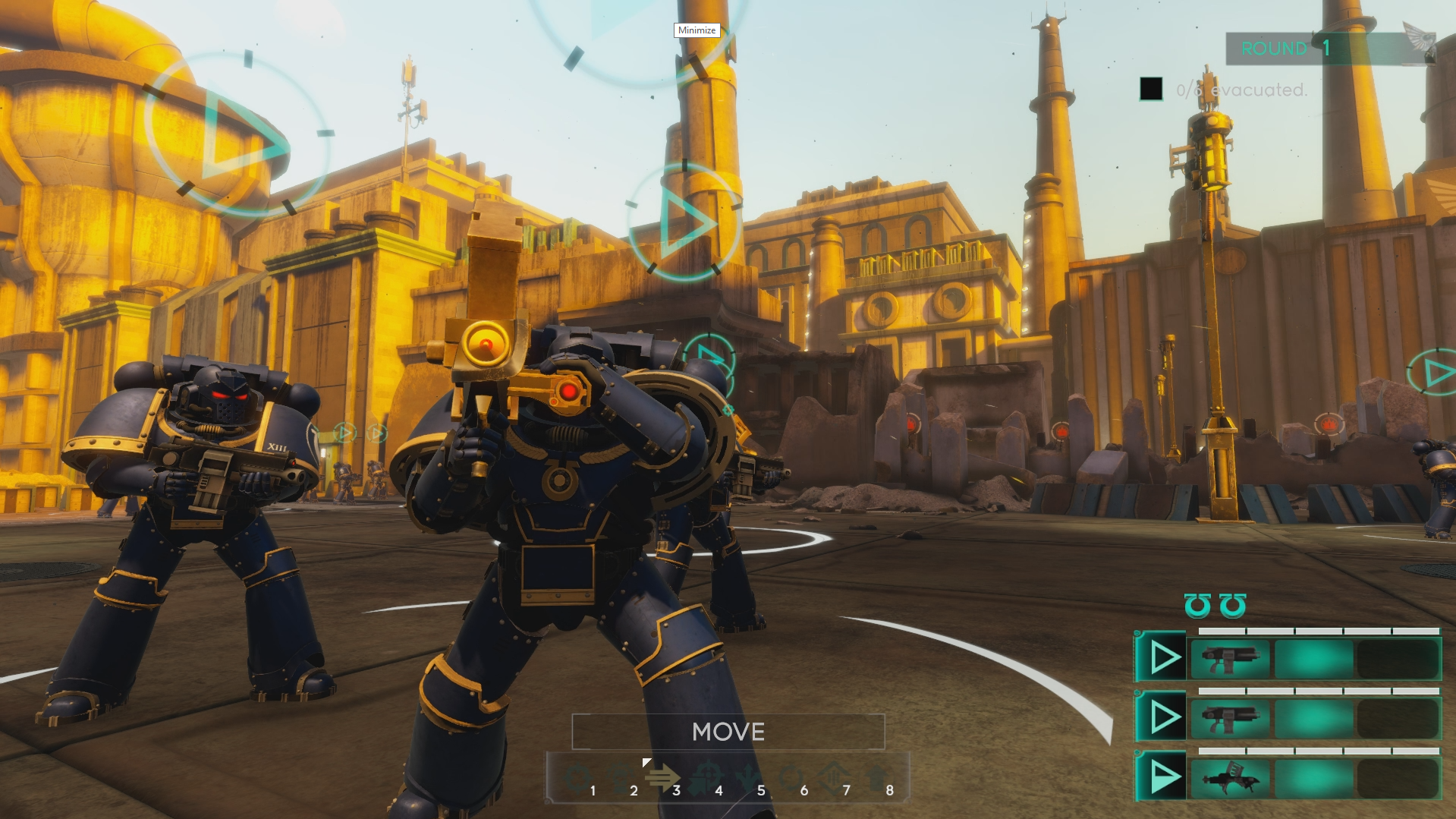Click the winged emblem beside Round 1
This screenshot has height=819, width=1456.
point(1417,43)
